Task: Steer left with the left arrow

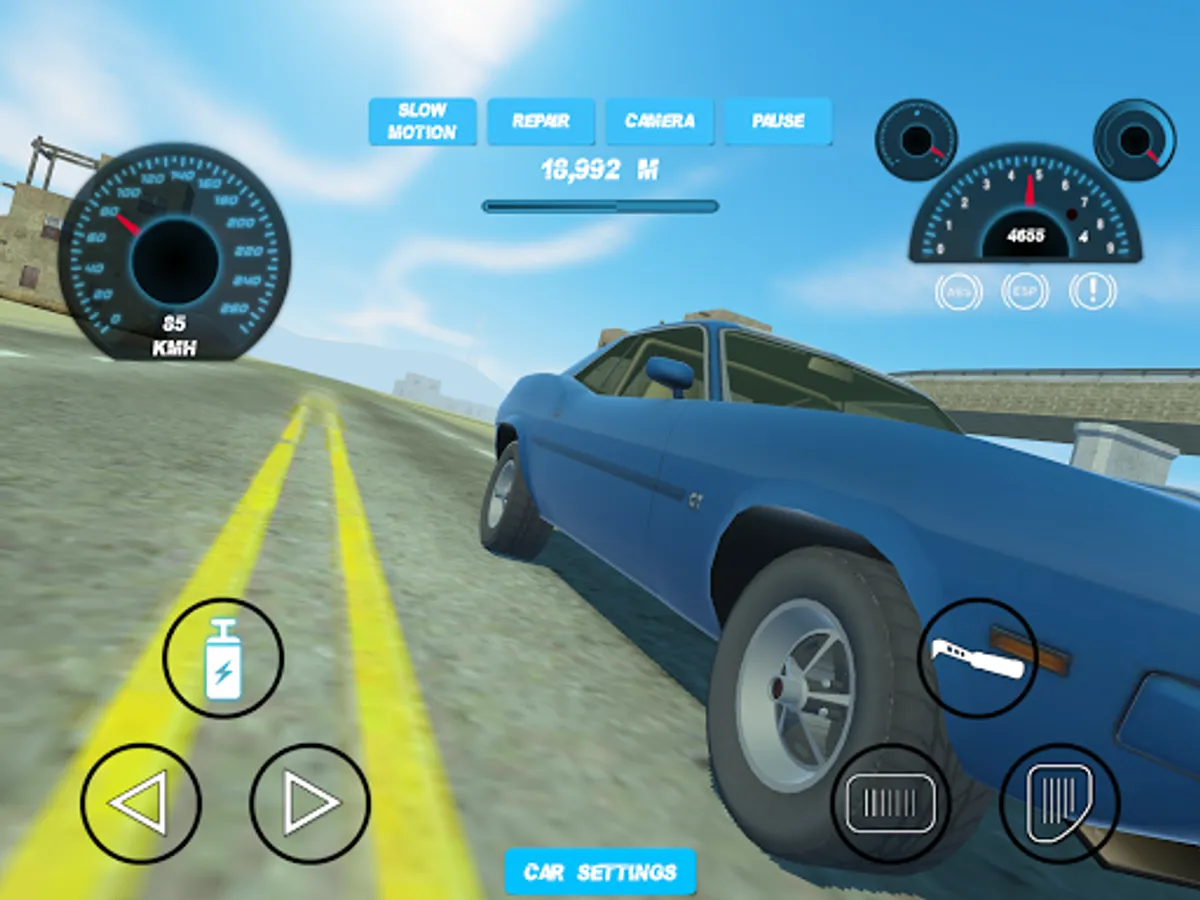Action: [141, 803]
